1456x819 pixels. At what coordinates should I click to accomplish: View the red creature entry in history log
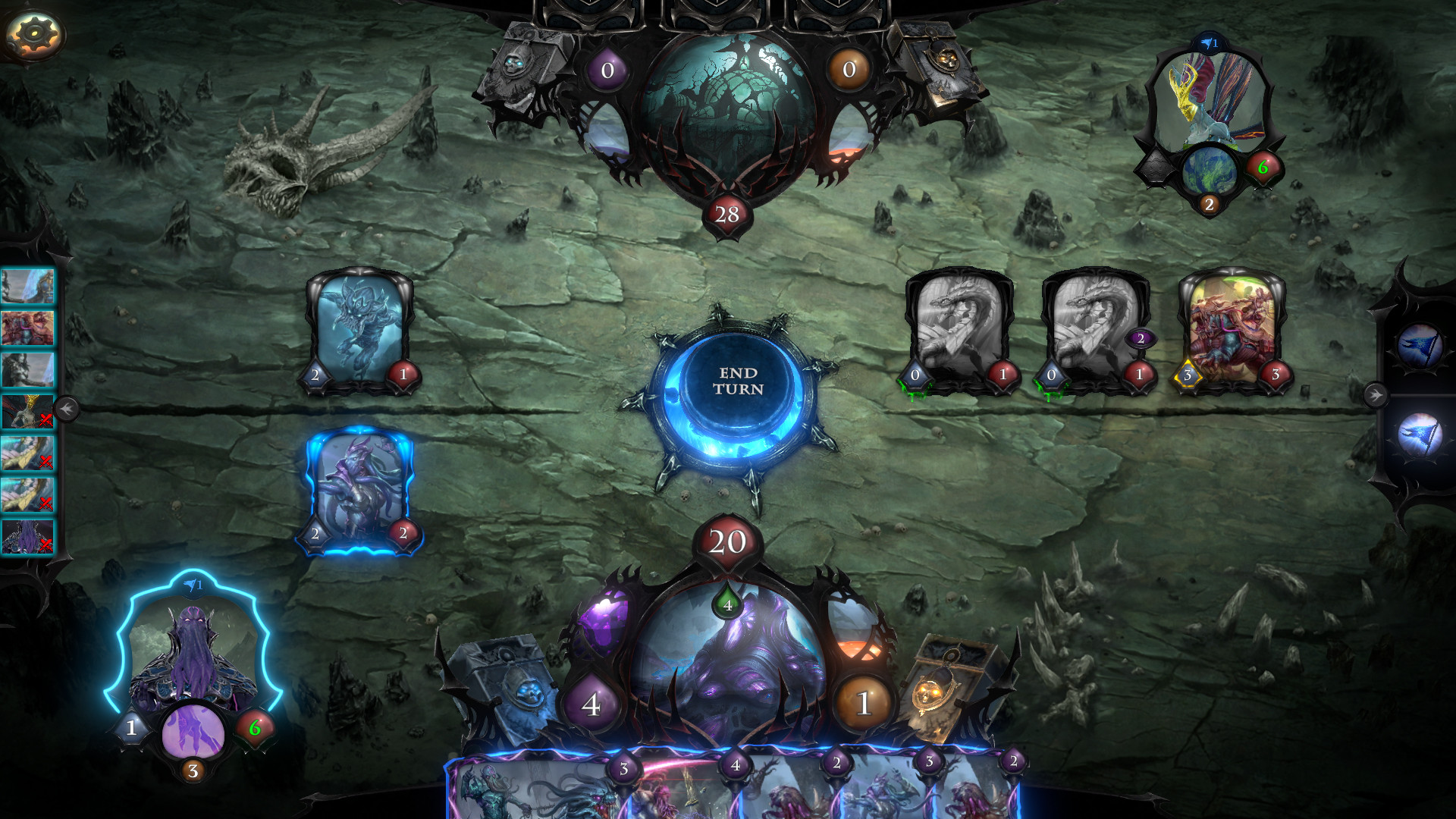pyautogui.click(x=28, y=328)
